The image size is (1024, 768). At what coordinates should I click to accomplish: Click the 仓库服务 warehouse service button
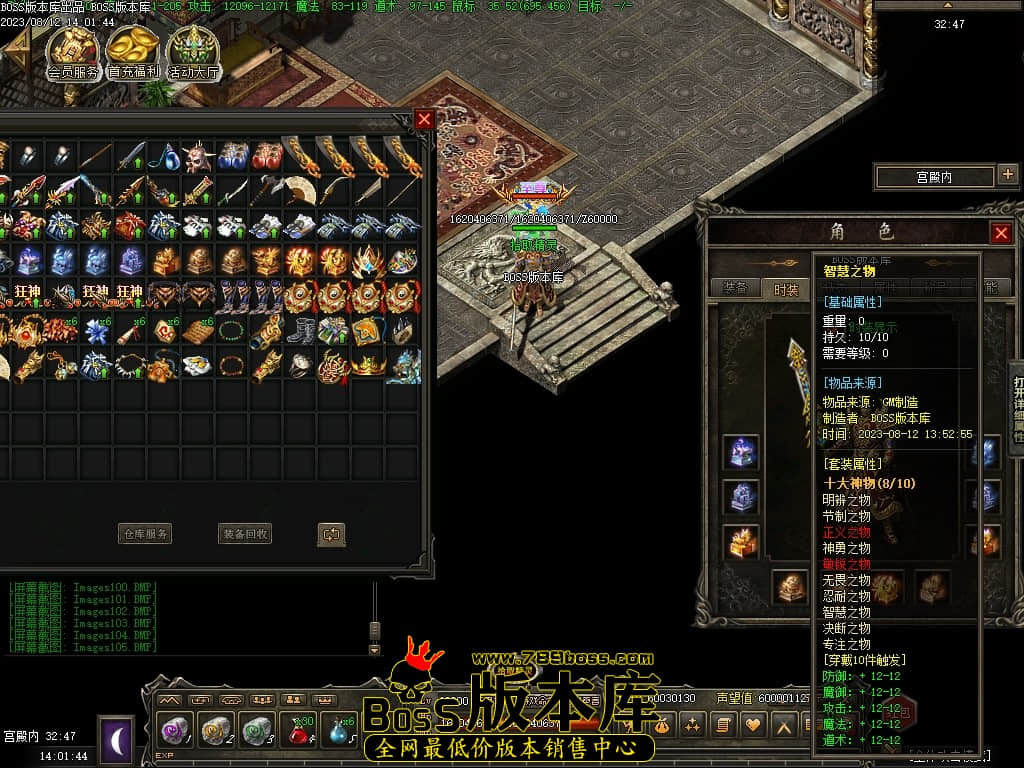pos(145,534)
